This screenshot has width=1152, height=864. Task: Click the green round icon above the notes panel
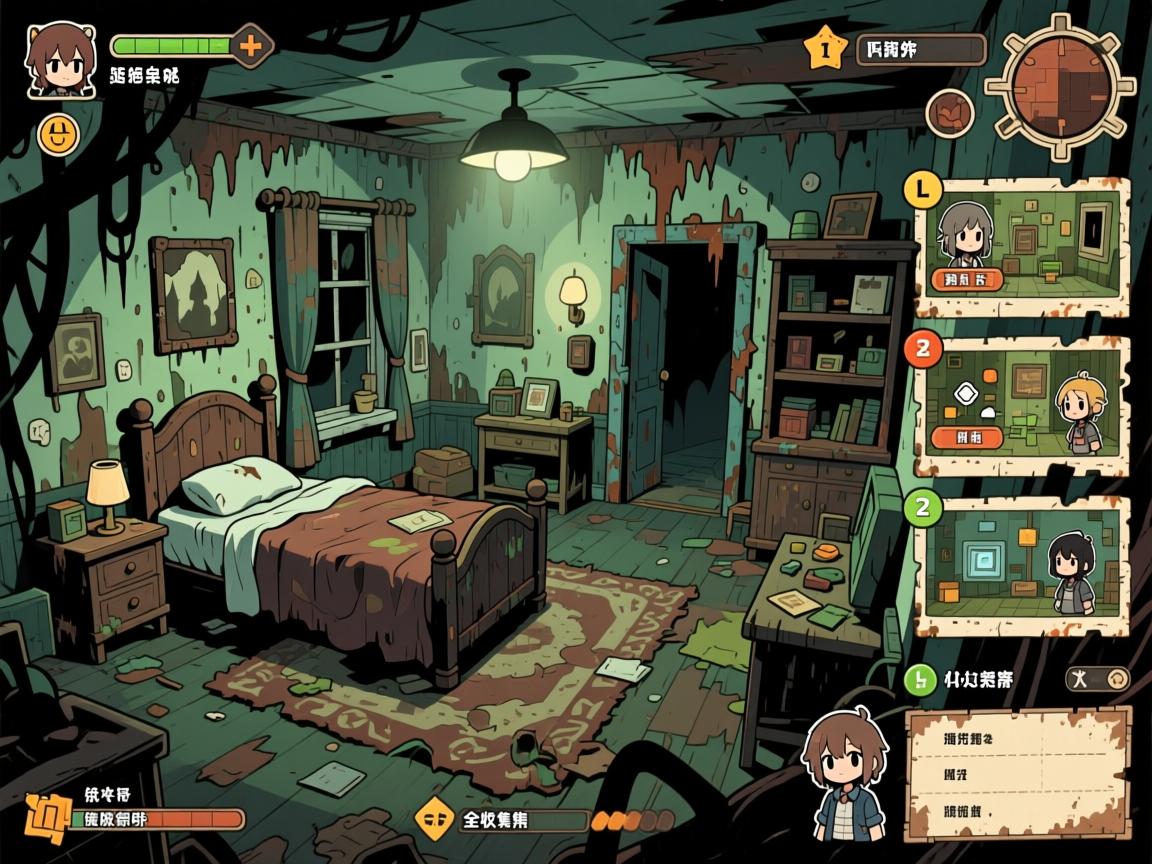tap(919, 680)
